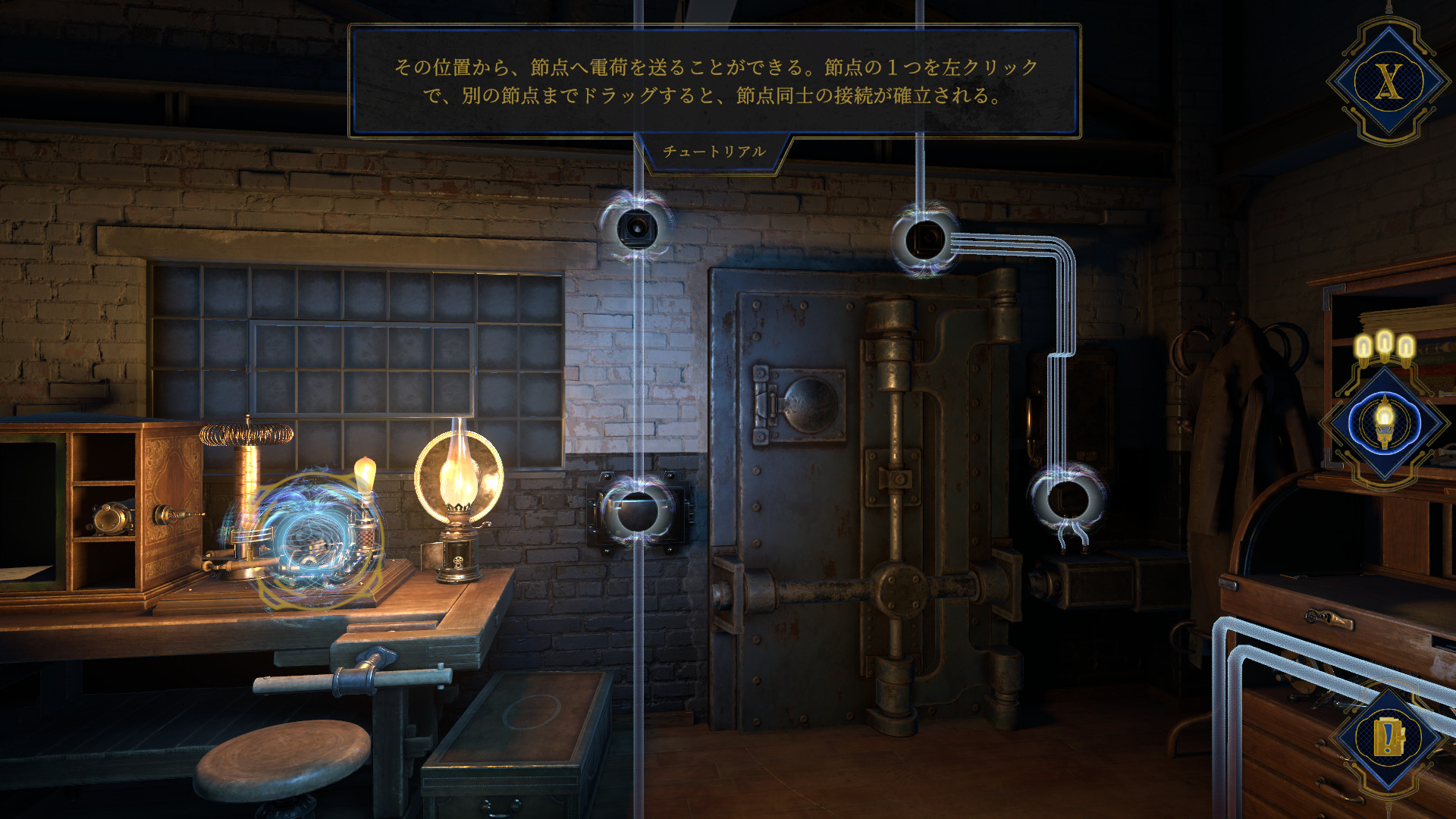Select the node on the wall-mounted black box
The width and height of the screenshot is (1456, 819).
point(637,509)
